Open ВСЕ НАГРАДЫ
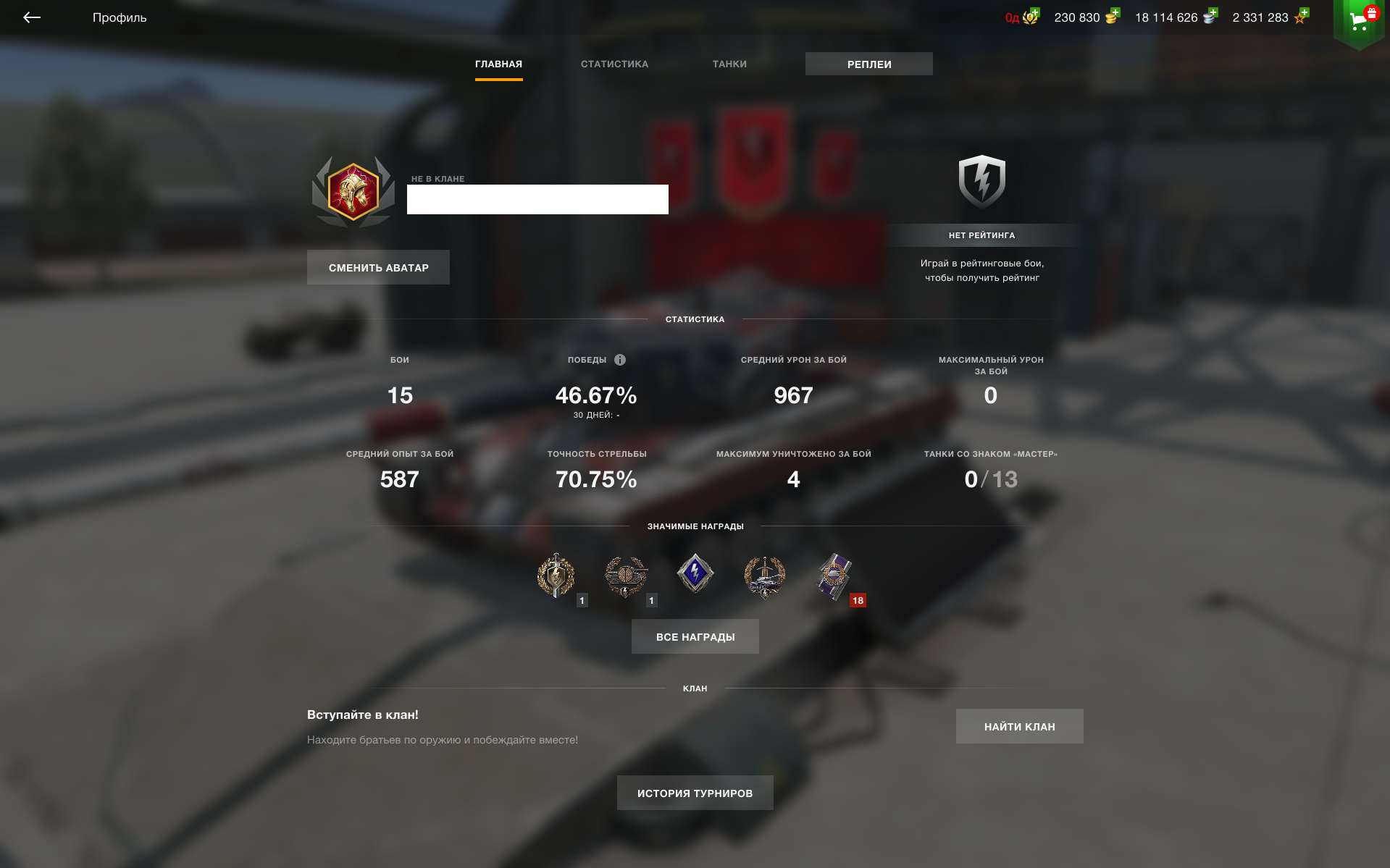This screenshot has width=1390, height=868. (x=695, y=636)
